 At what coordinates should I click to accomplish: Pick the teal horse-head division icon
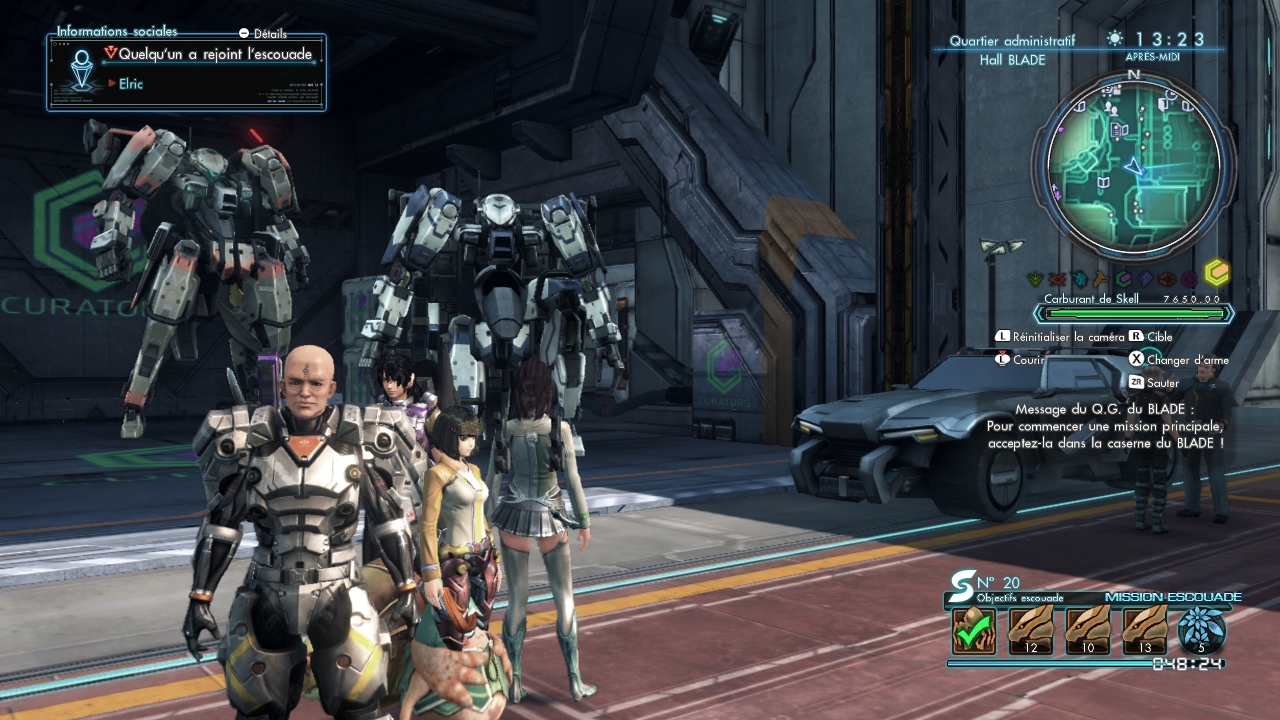(x=1079, y=279)
